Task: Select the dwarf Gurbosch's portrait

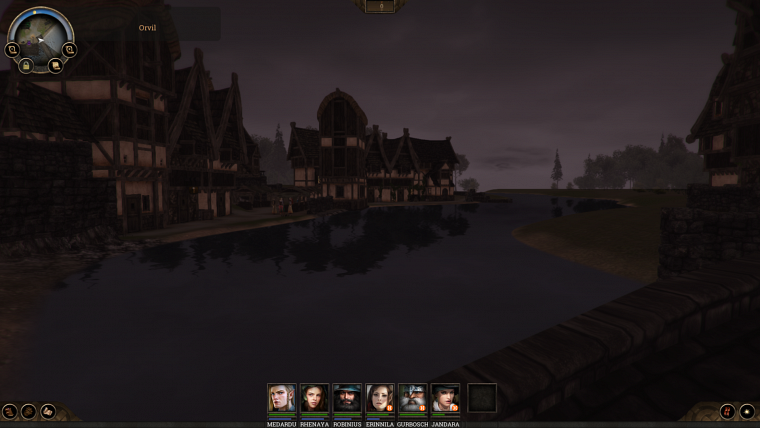Action: [413, 398]
